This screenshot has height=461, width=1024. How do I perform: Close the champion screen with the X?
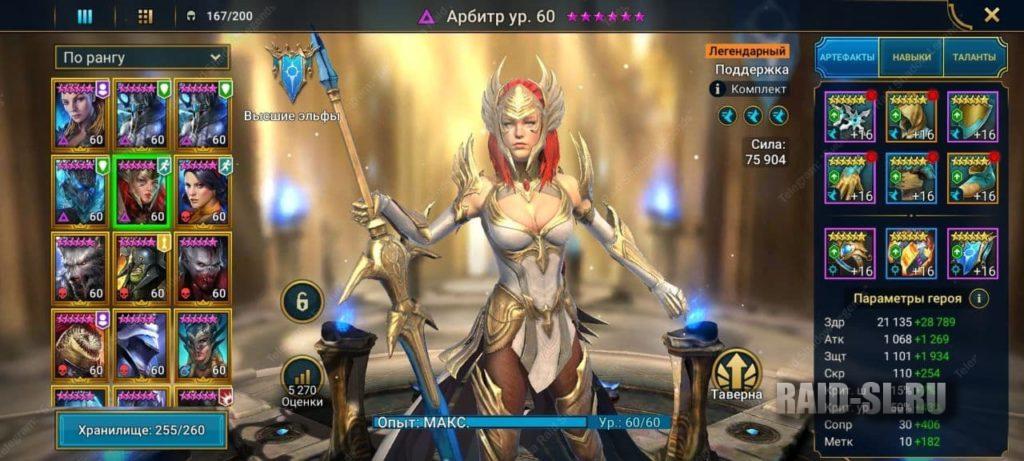click(991, 15)
